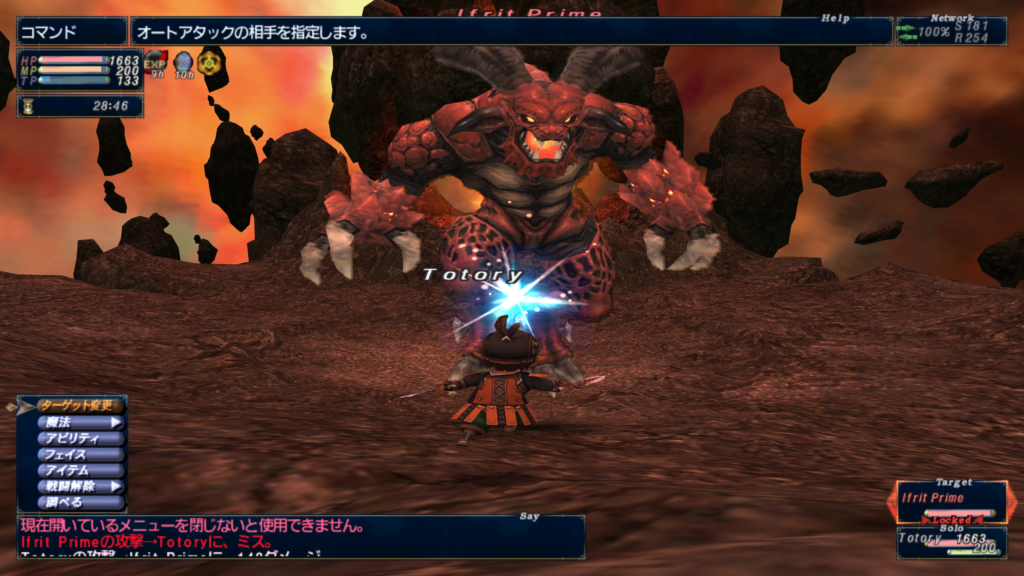Viewport: 1024px width, 576px height.
Task: Select Totory in the Solo party list
Action: tap(951, 541)
